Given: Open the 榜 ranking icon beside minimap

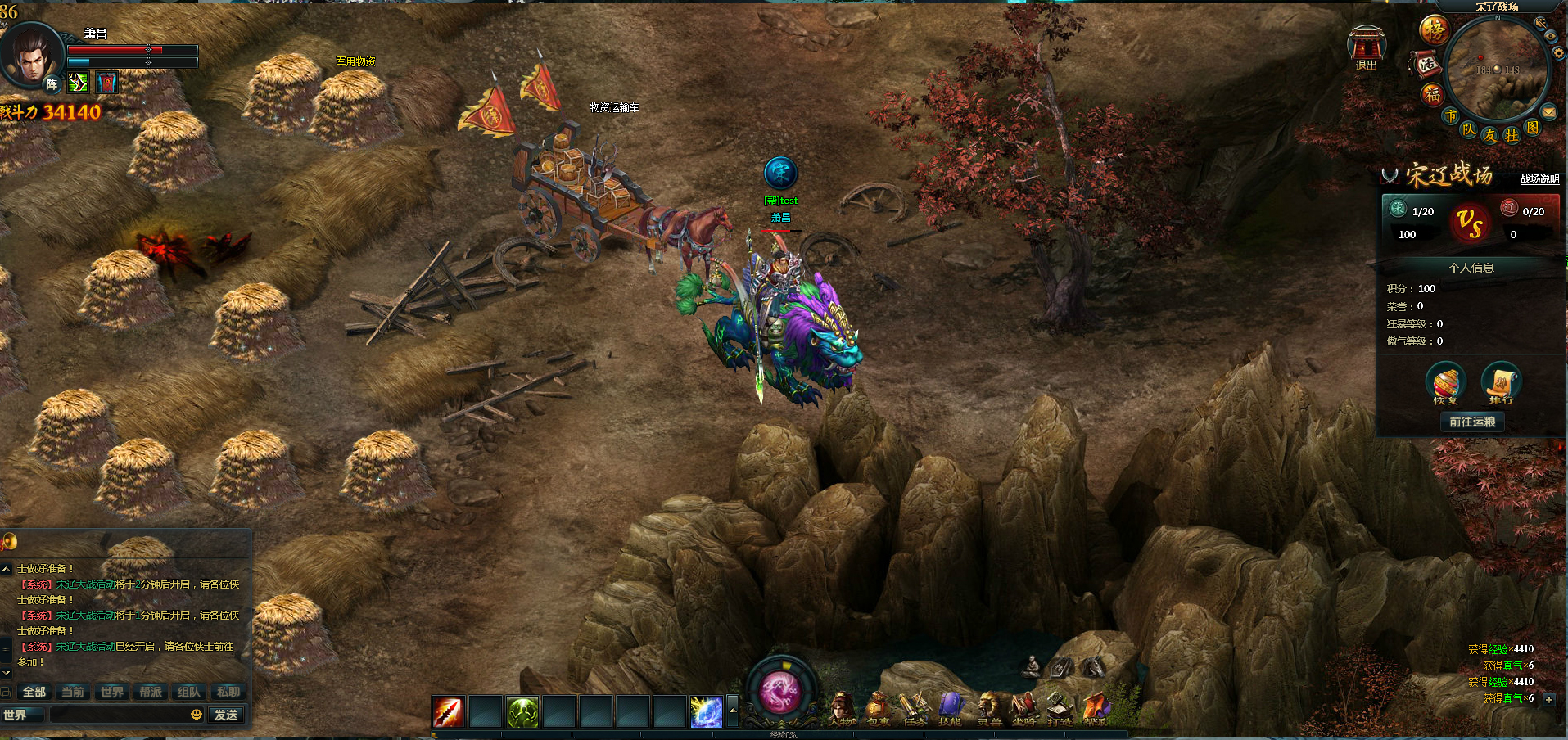Looking at the screenshot, I should tap(1434, 30).
